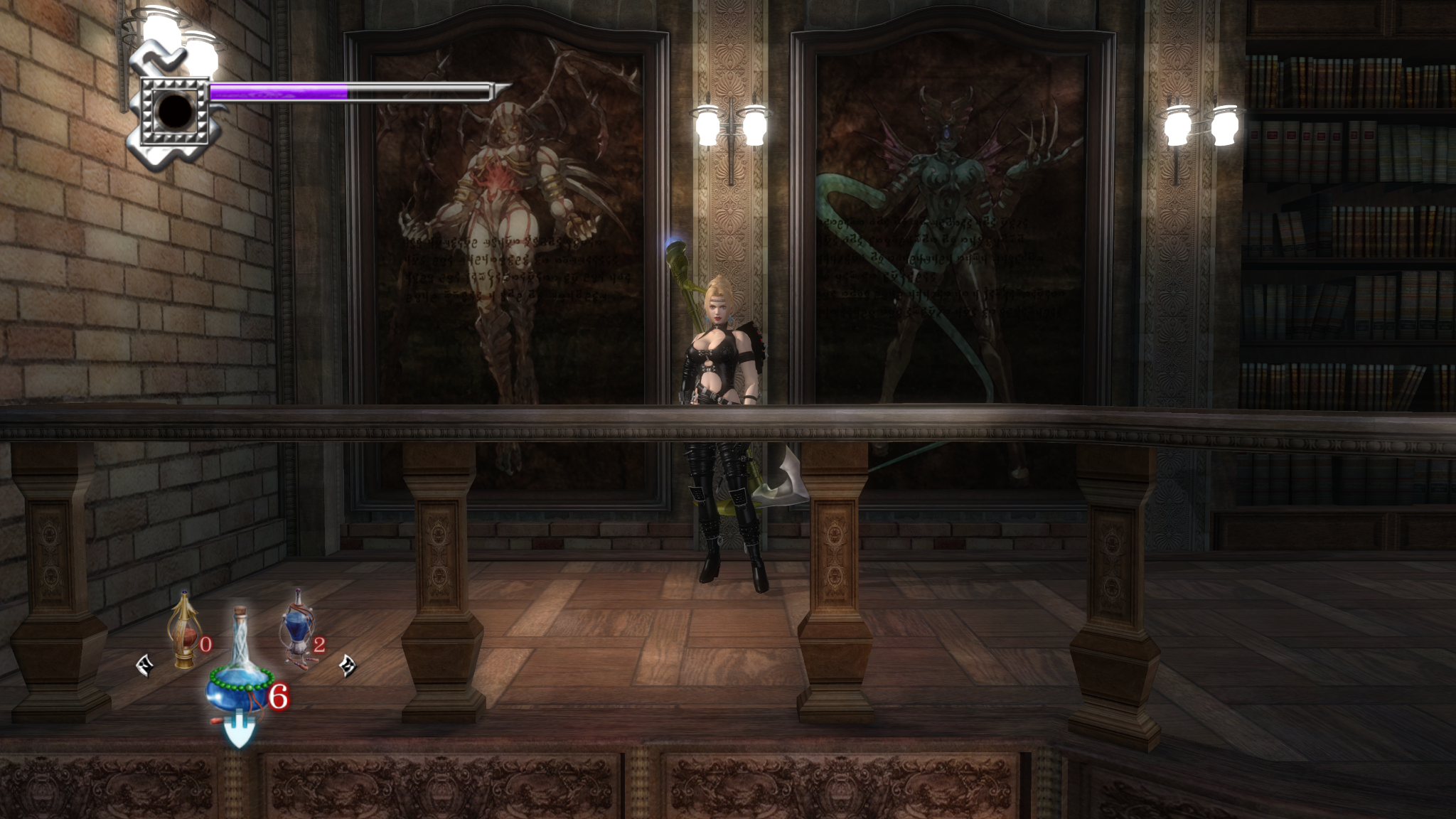Click the black orb emblem beside the health bar
Screen dimensions: 1456x819
tap(174, 110)
